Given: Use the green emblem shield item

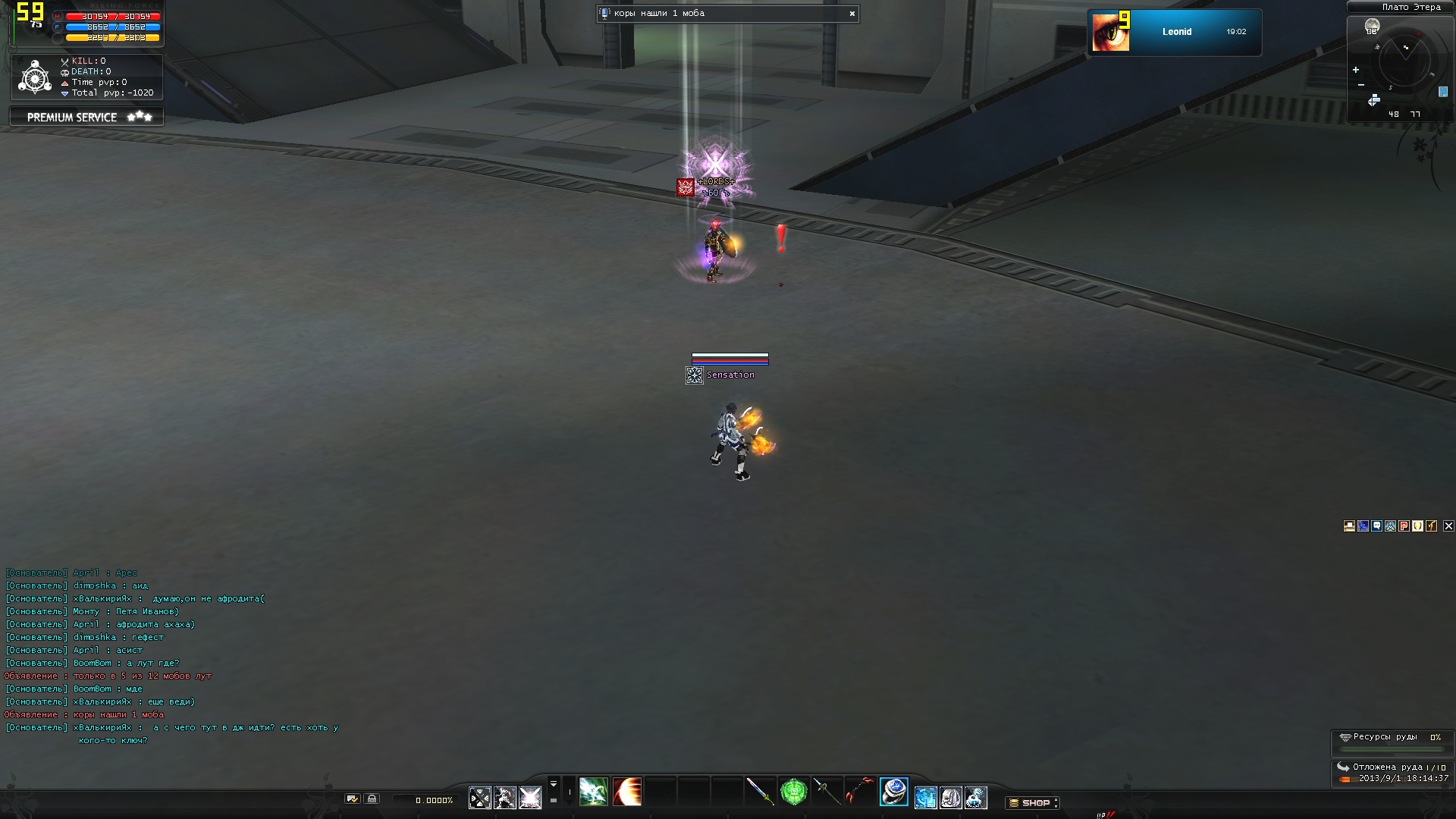Looking at the screenshot, I should (x=793, y=792).
